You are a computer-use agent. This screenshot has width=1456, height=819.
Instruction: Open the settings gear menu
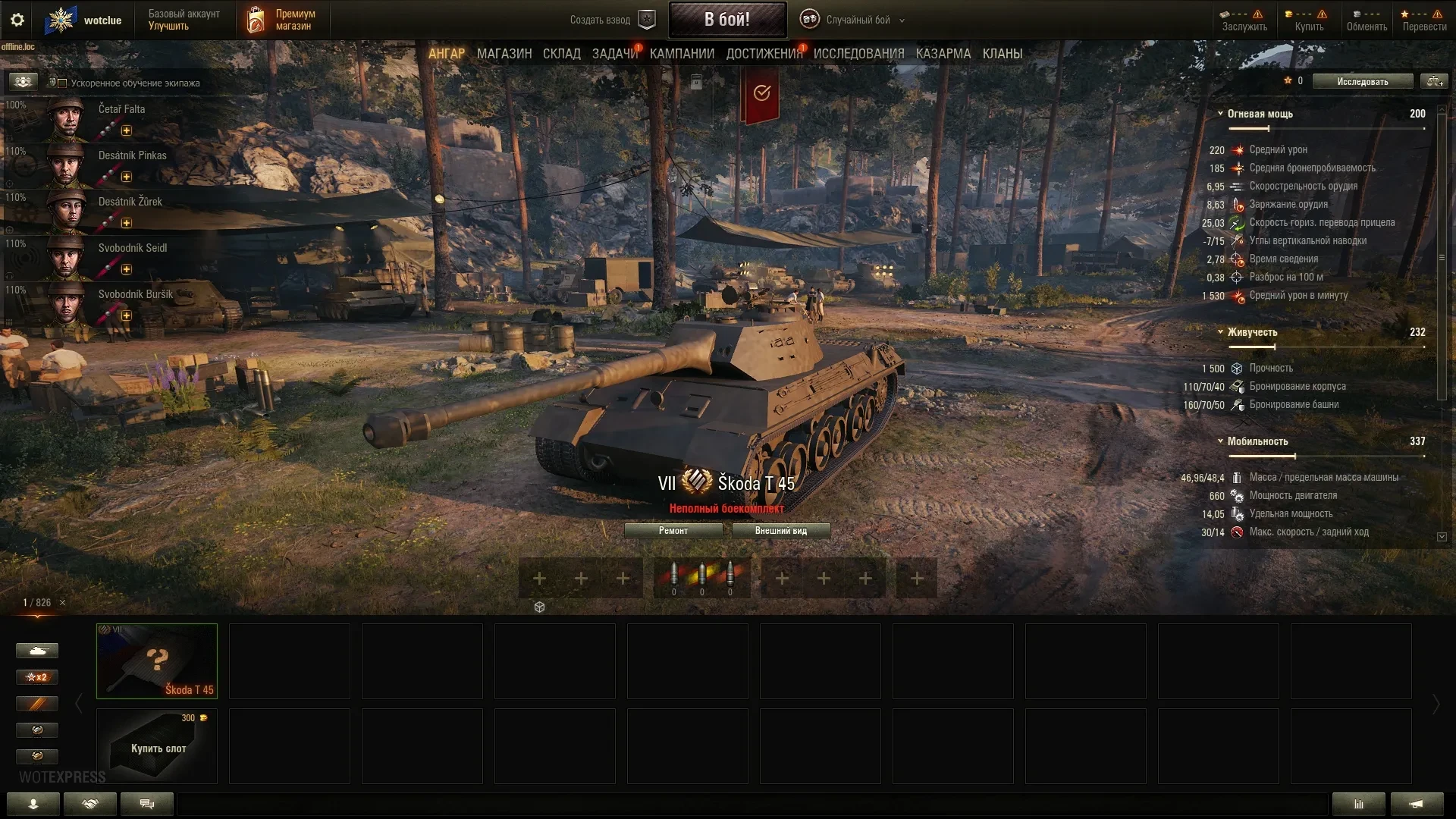click(x=17, y=20)
